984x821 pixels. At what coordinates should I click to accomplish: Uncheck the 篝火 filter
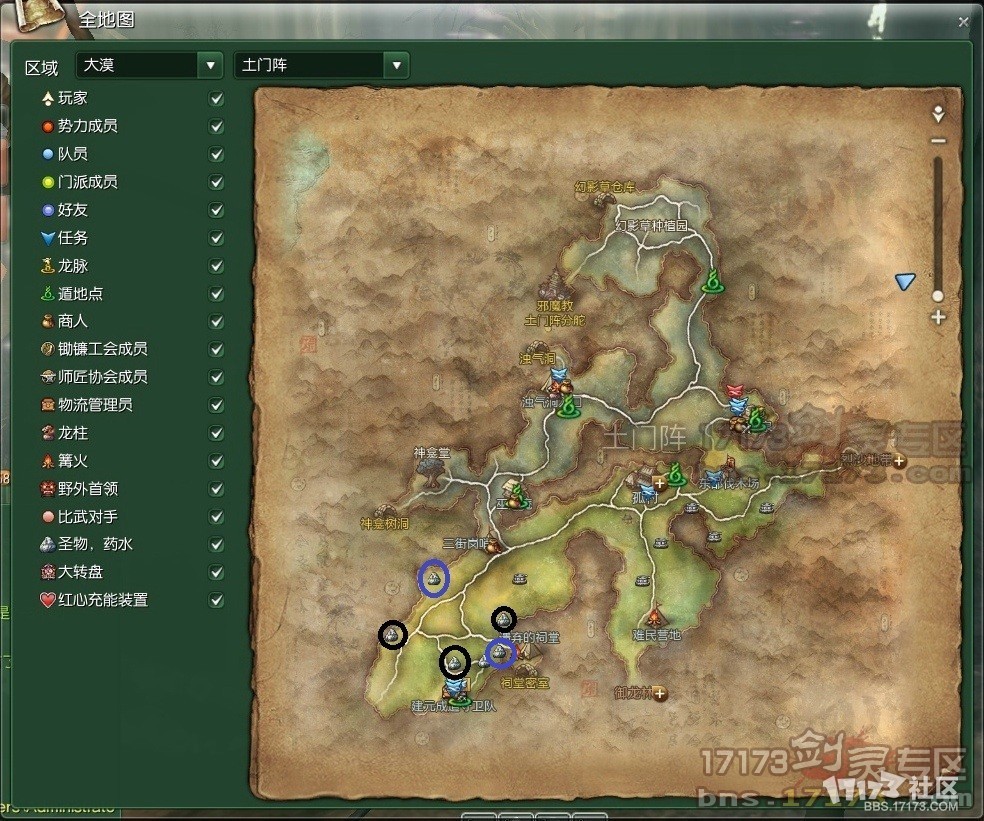(216, 462)
